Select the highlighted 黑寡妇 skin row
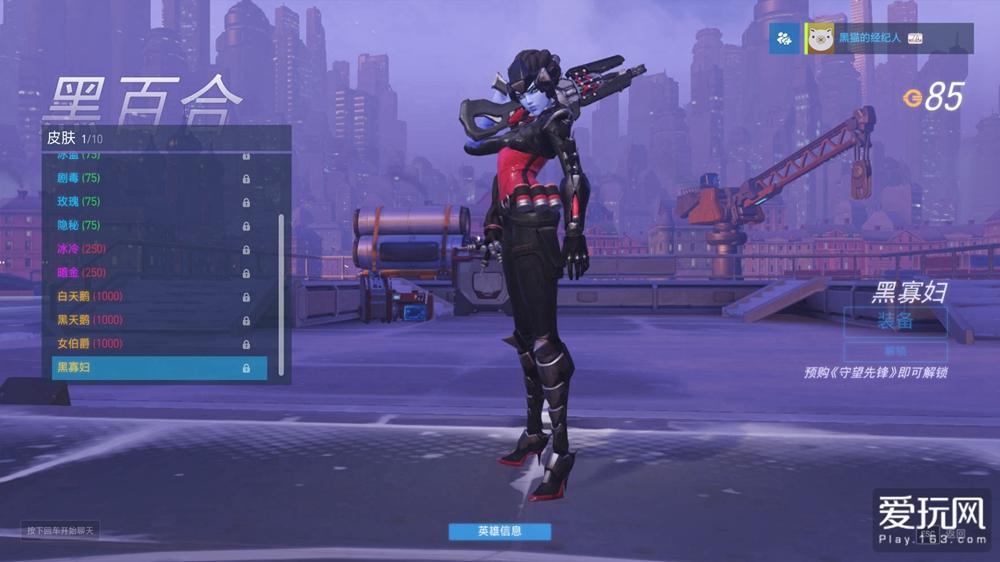Image resolution: width=1000 pixels, height=562 pixels. [x=159, y=368]
